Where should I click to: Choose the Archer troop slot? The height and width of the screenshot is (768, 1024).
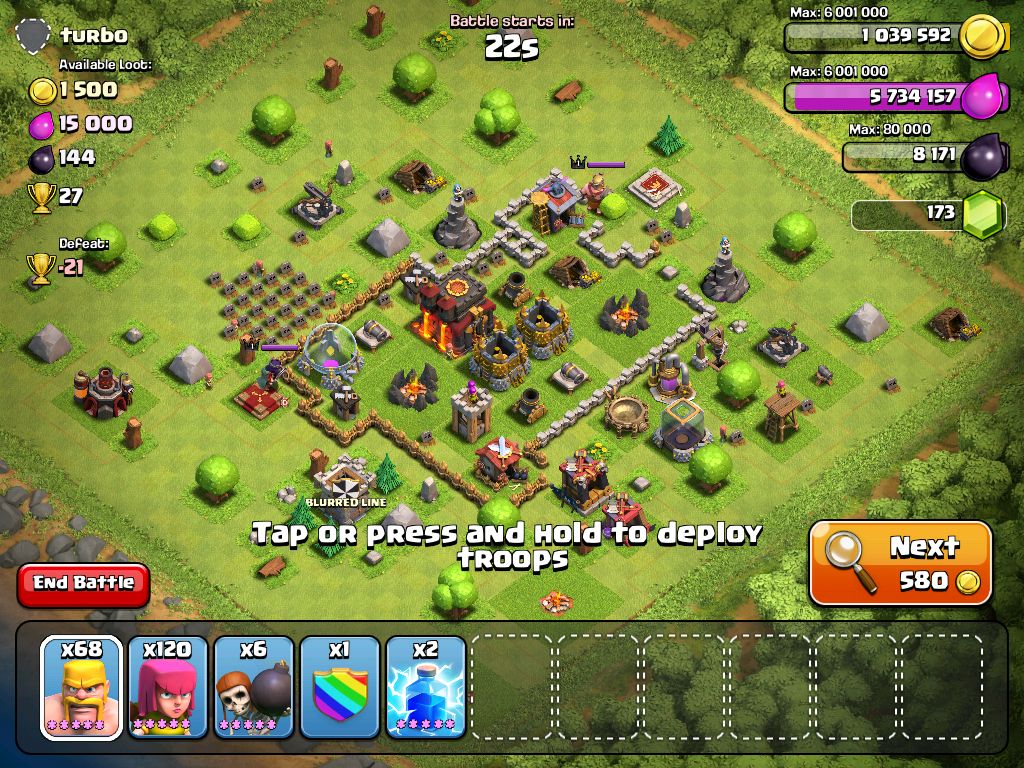pyautogui.click(x=168, y=688)
